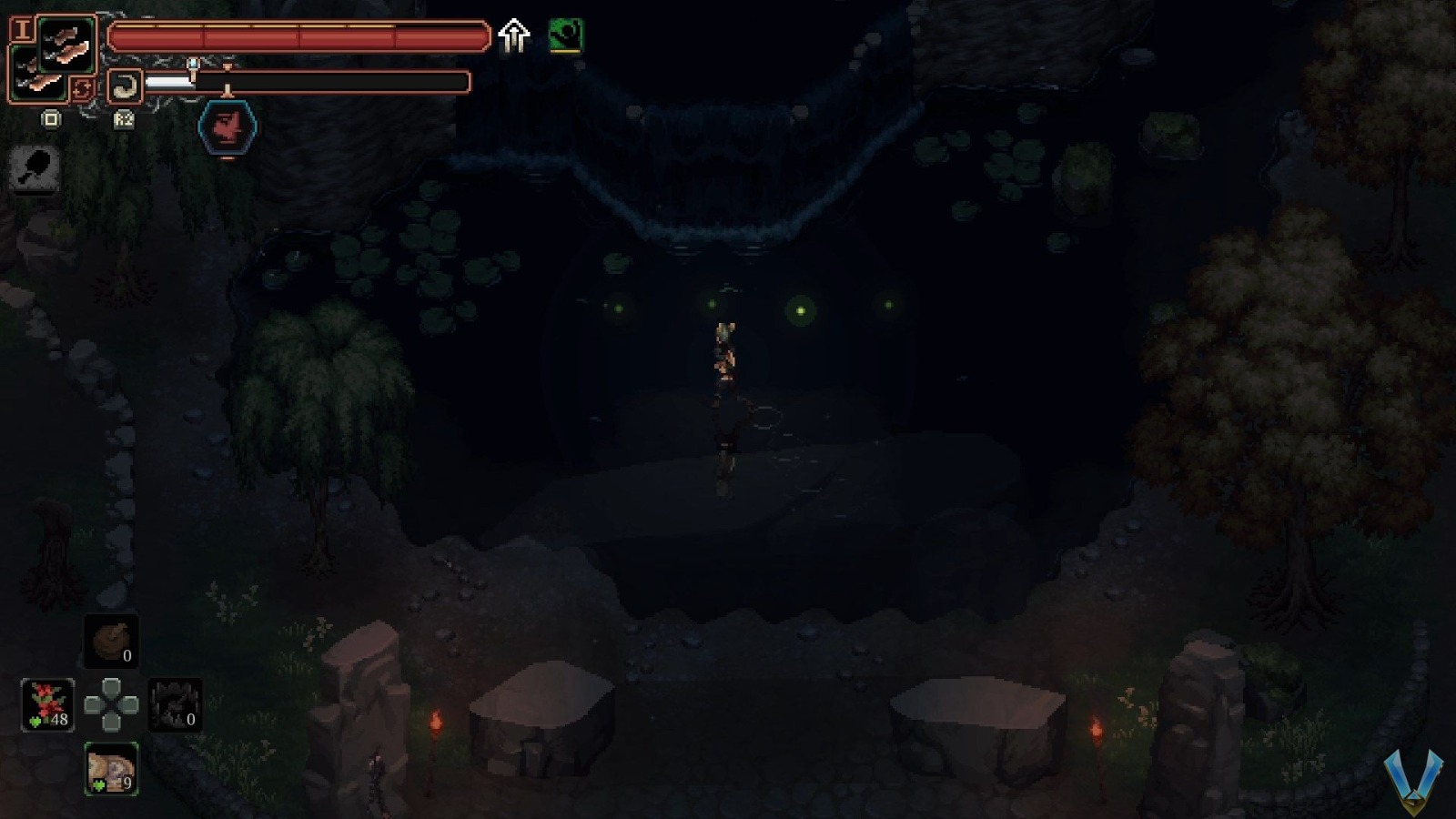This screenshot has height=819, width=1456.
Task: Click the square button prompt under weapons
Action: click(x=51, y=119)
